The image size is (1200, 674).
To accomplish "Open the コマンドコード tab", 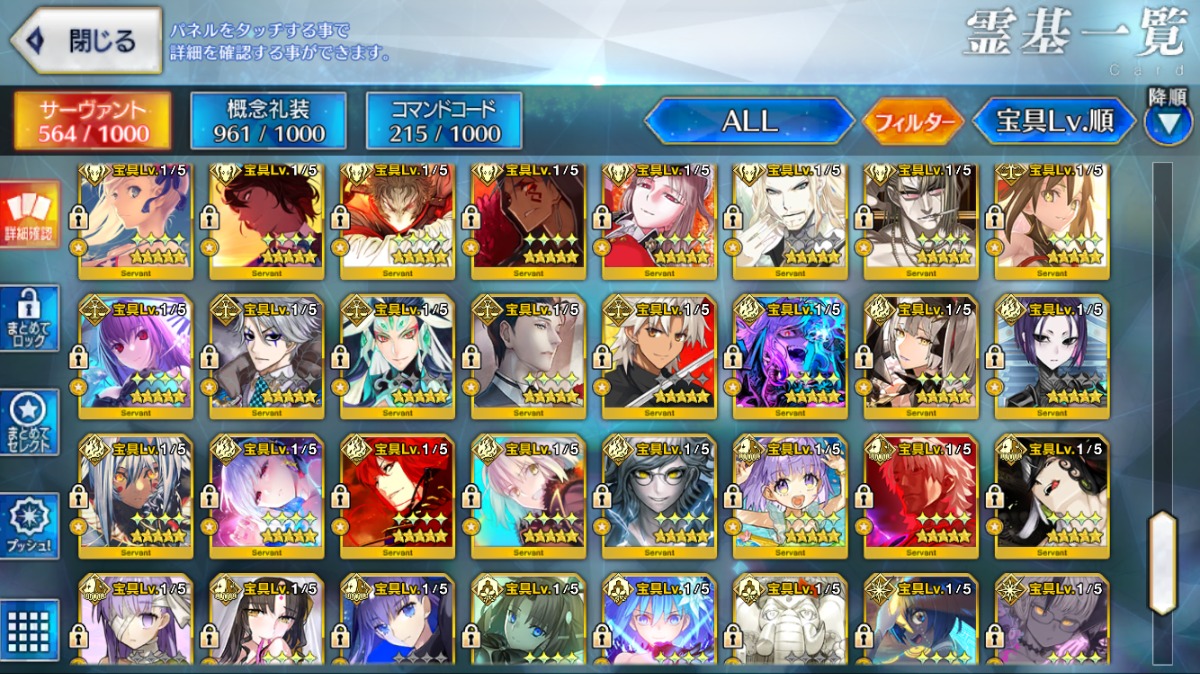I will pos(445,121).
